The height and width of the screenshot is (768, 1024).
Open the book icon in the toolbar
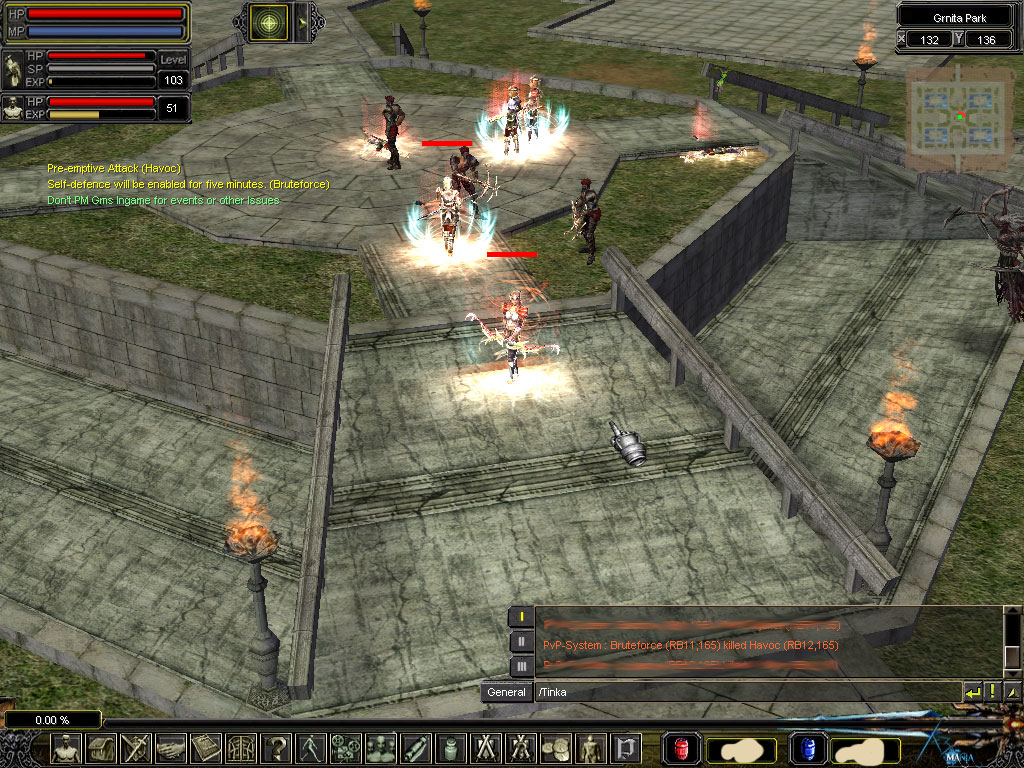(206, 749)
